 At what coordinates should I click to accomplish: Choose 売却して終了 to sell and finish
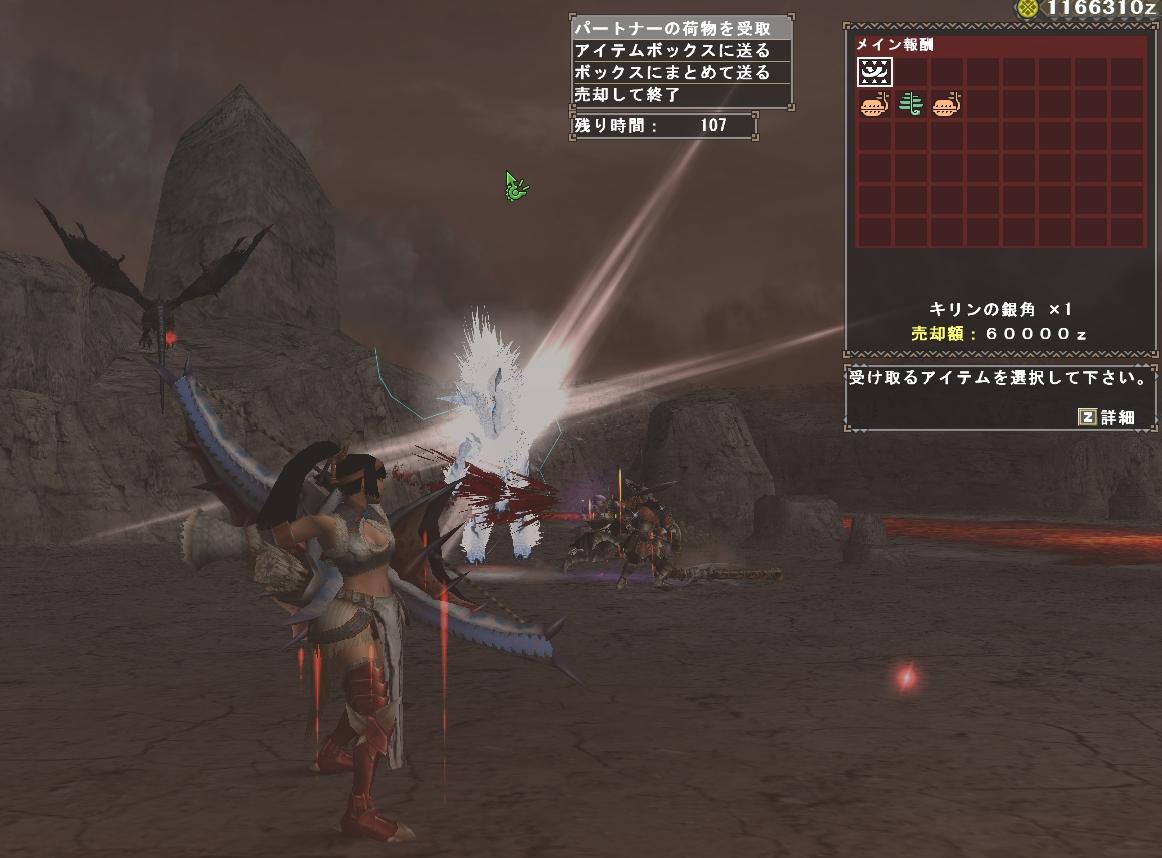click(x=681, y=95)
